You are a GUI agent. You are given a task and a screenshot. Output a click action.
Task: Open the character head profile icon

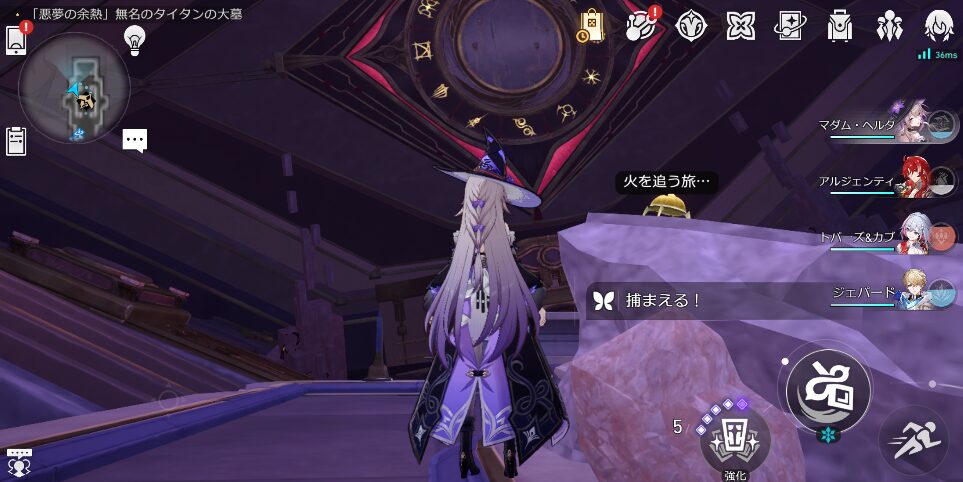tap(939, 26)
